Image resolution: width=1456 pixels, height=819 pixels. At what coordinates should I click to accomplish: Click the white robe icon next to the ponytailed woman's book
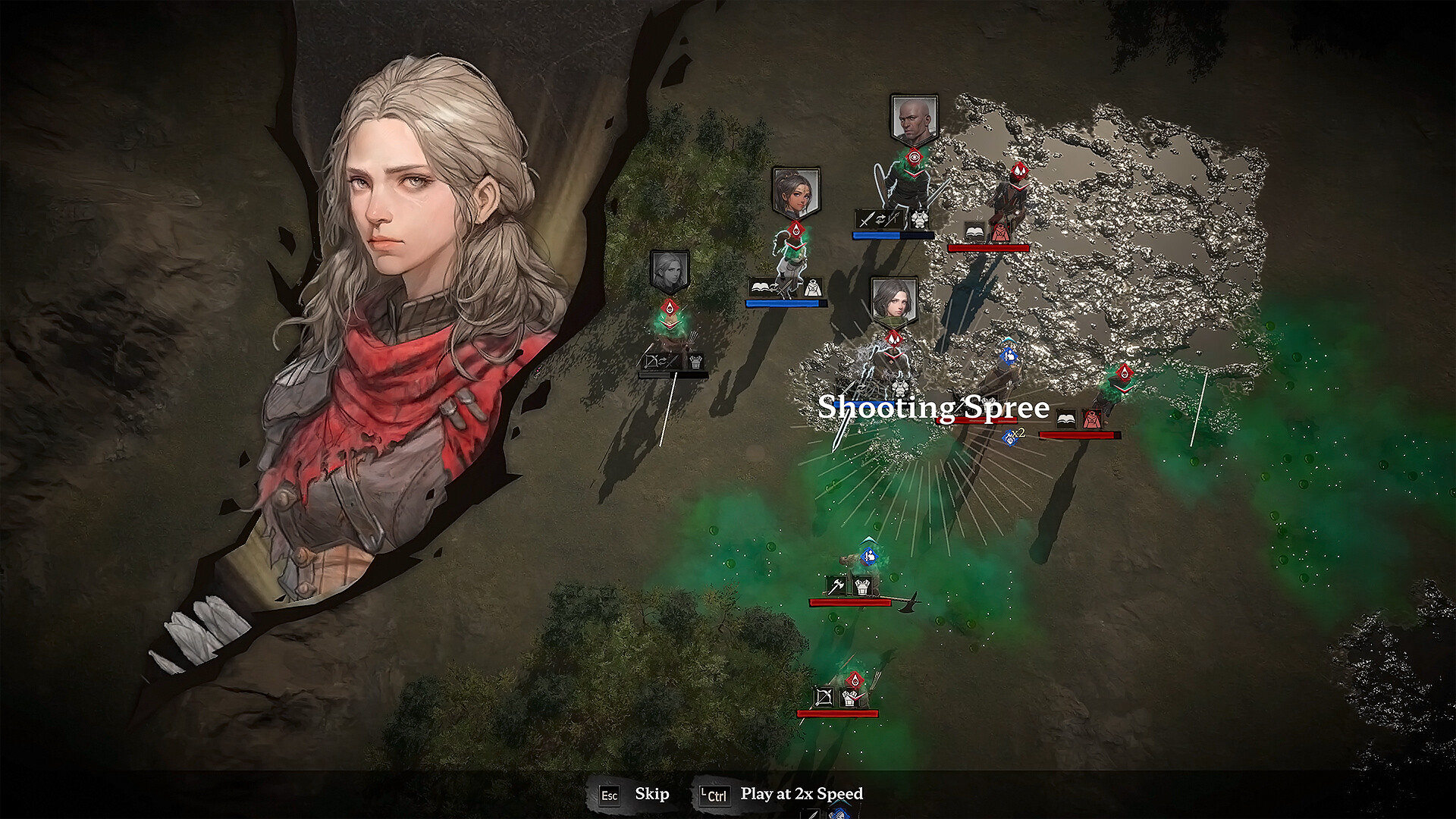tap(813, 287)
